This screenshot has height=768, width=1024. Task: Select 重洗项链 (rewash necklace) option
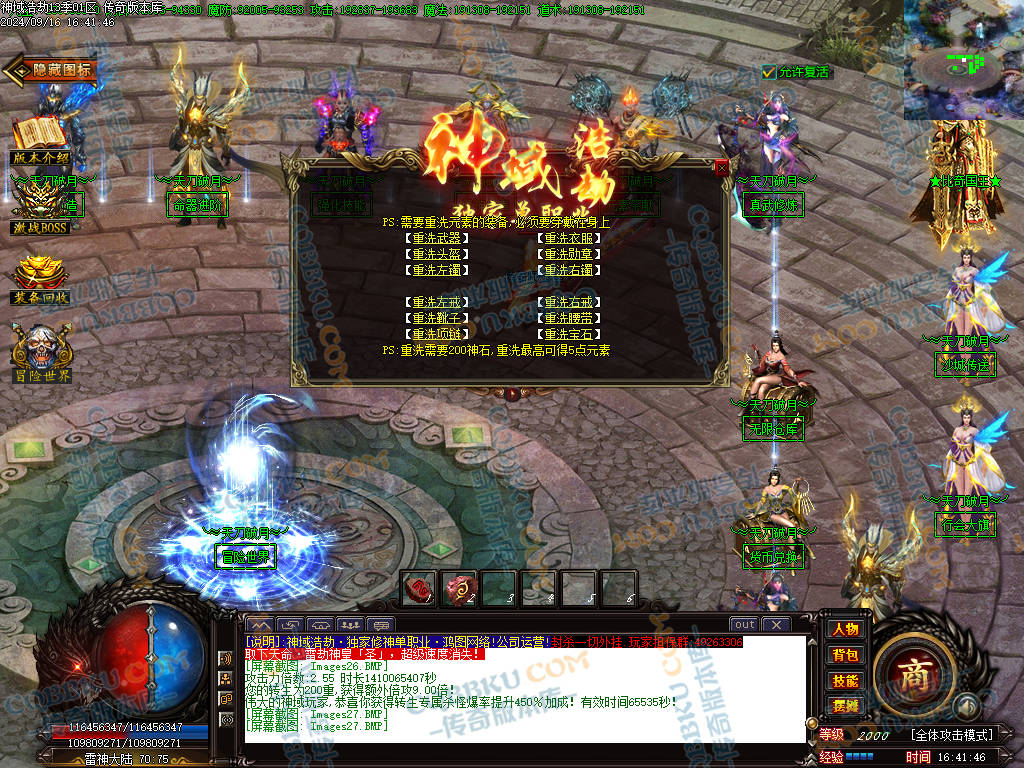coord(439,334)
